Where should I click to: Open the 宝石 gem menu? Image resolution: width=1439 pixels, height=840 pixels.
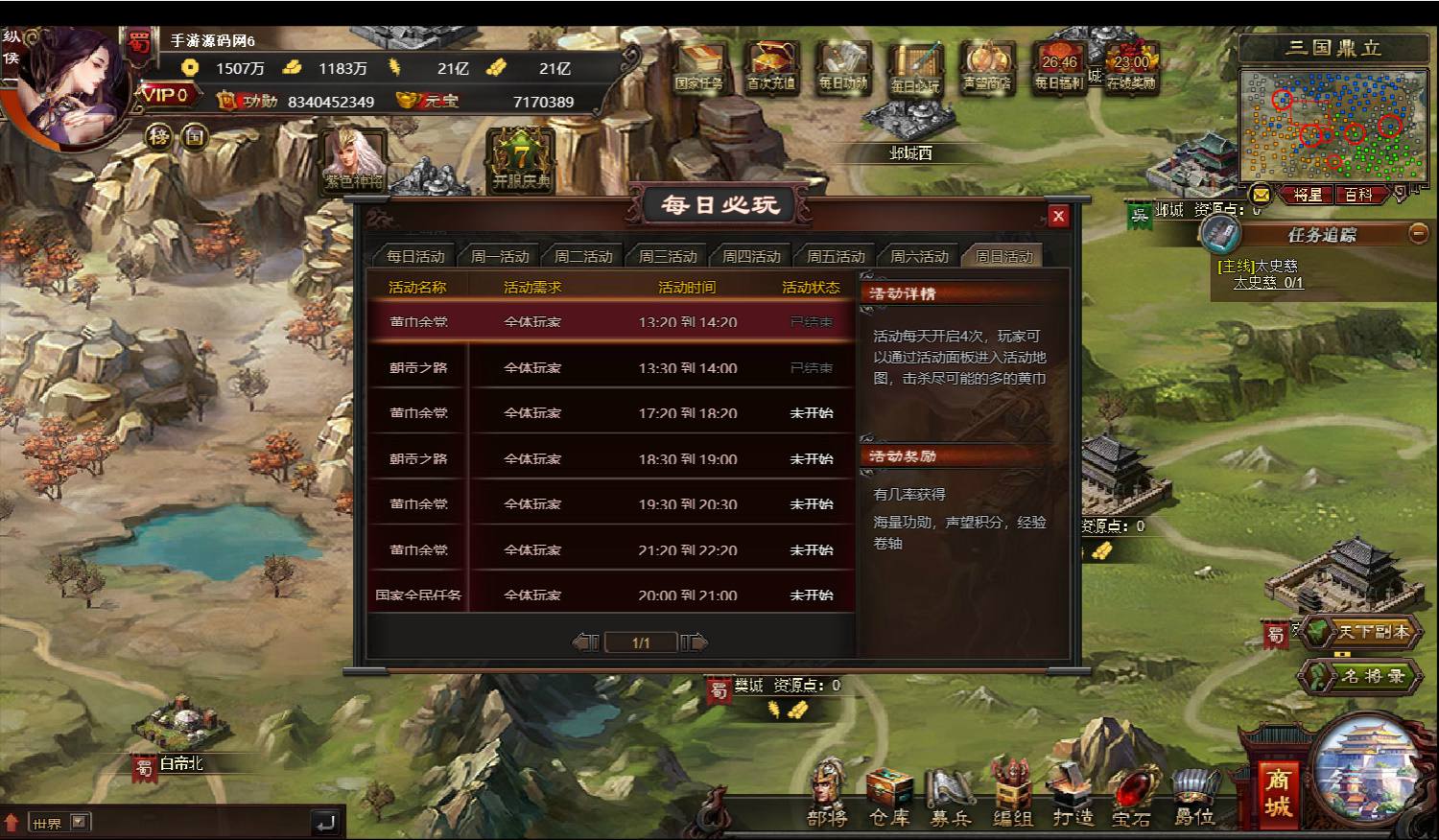pos(1132,794)
